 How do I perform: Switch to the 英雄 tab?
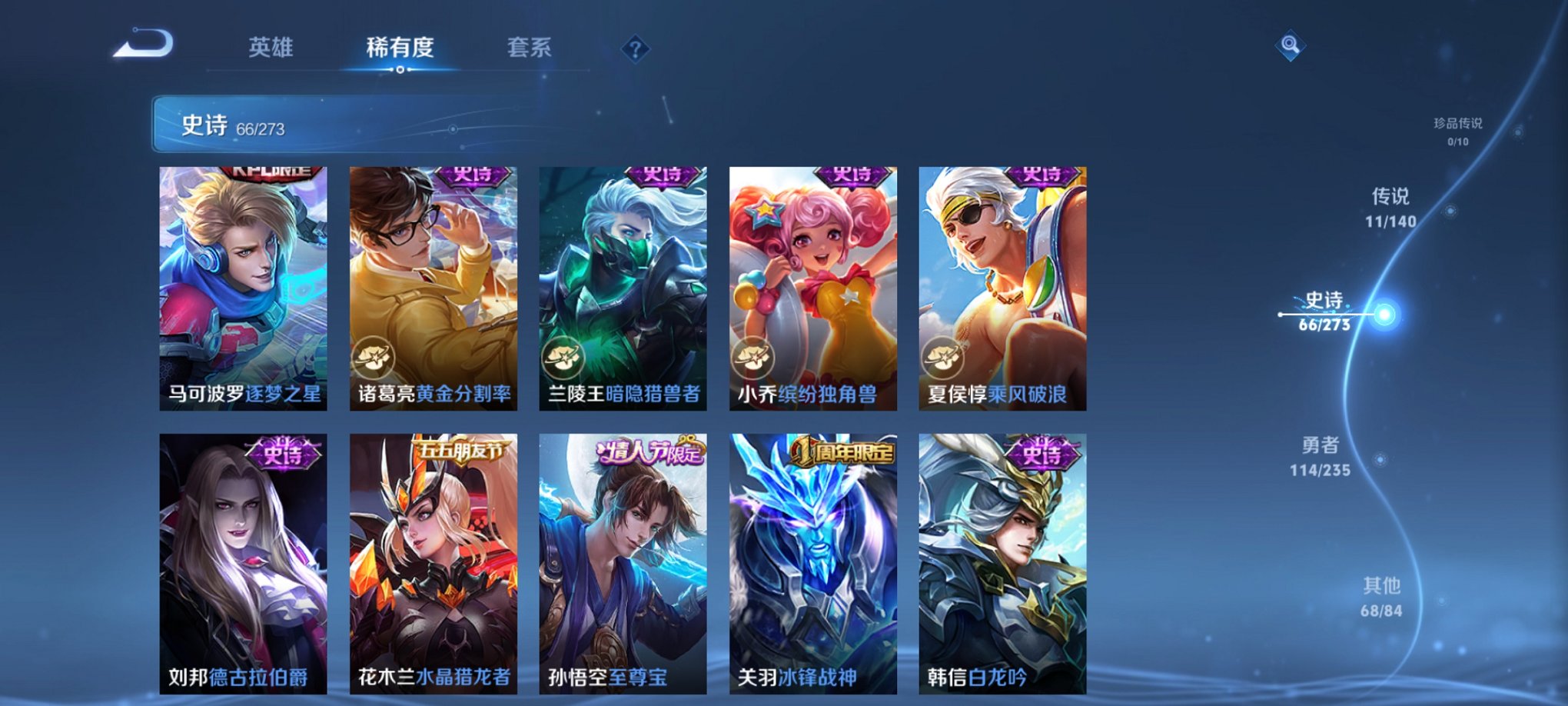point(273,48)
